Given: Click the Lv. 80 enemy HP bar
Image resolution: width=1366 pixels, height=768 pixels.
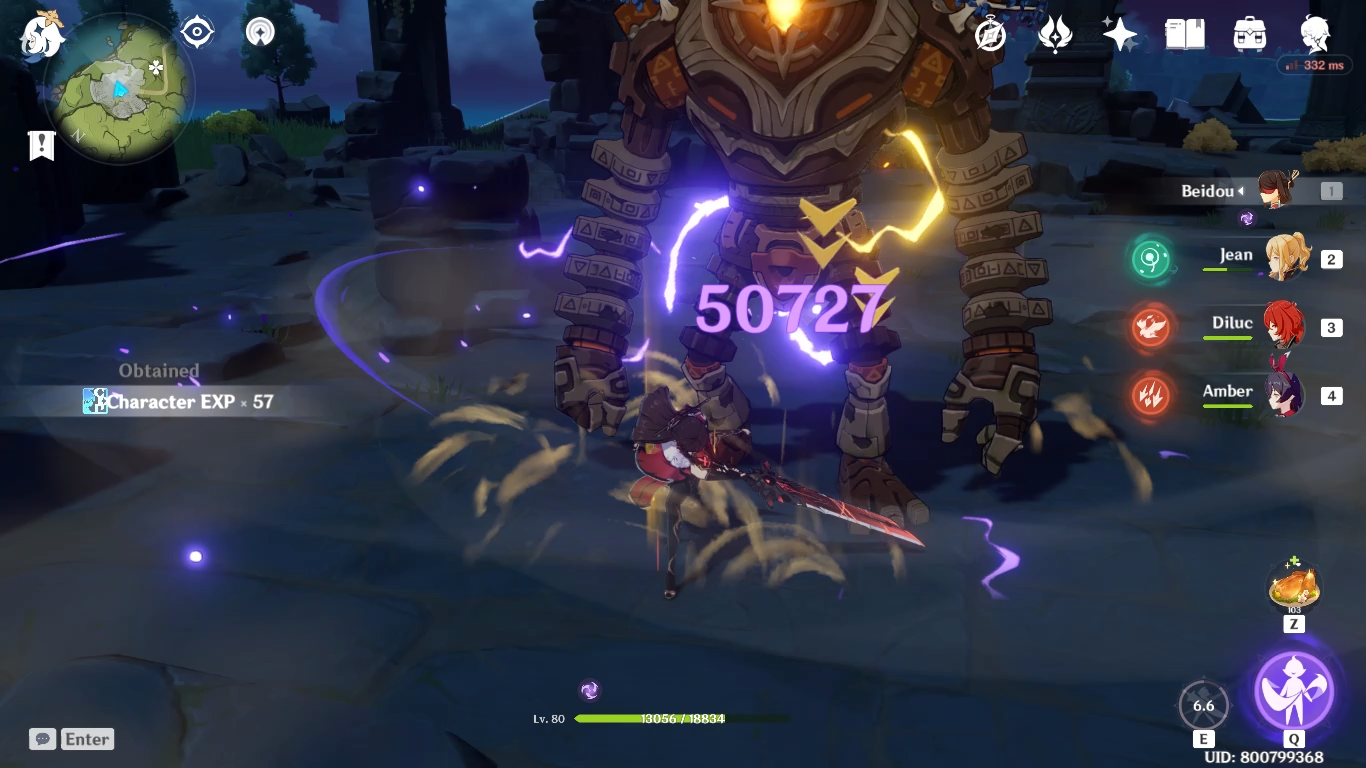Looking at the screenshot, I should 660,718.
